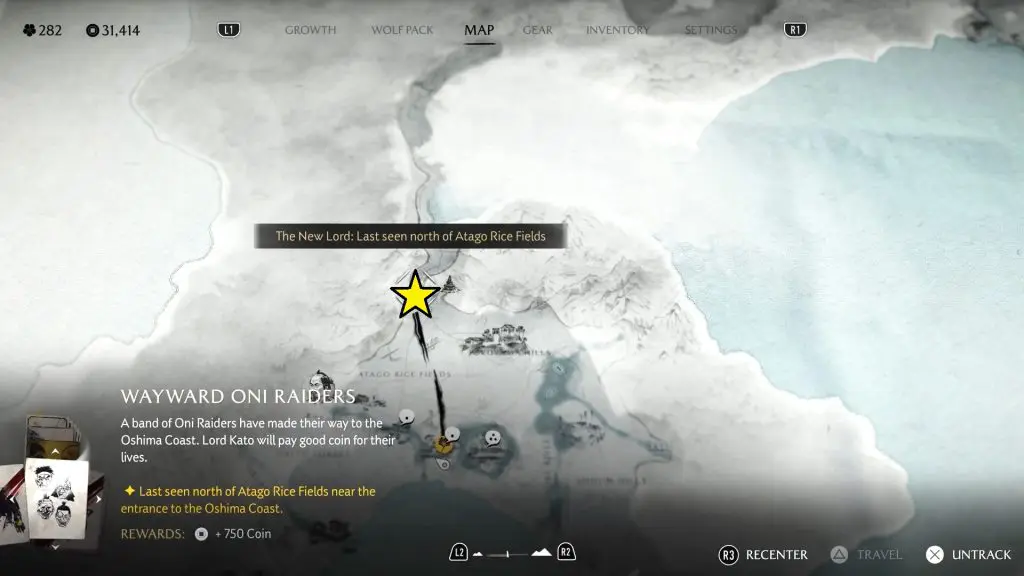Switch to the Growth tab

[x=310, y=30]
